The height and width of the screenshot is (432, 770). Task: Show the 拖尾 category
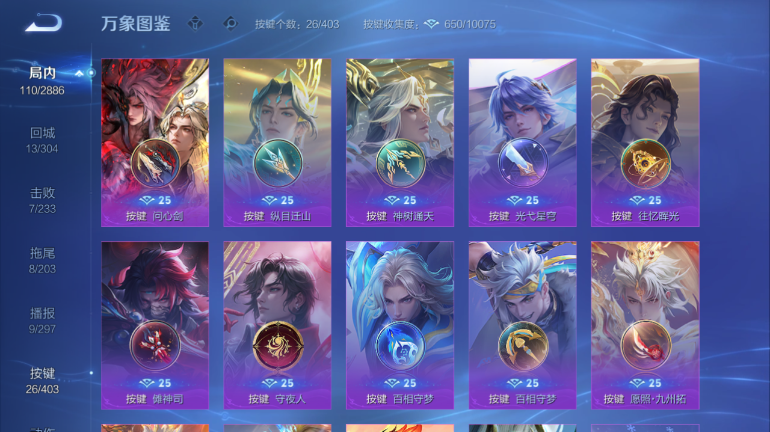(x=42, y=260)
